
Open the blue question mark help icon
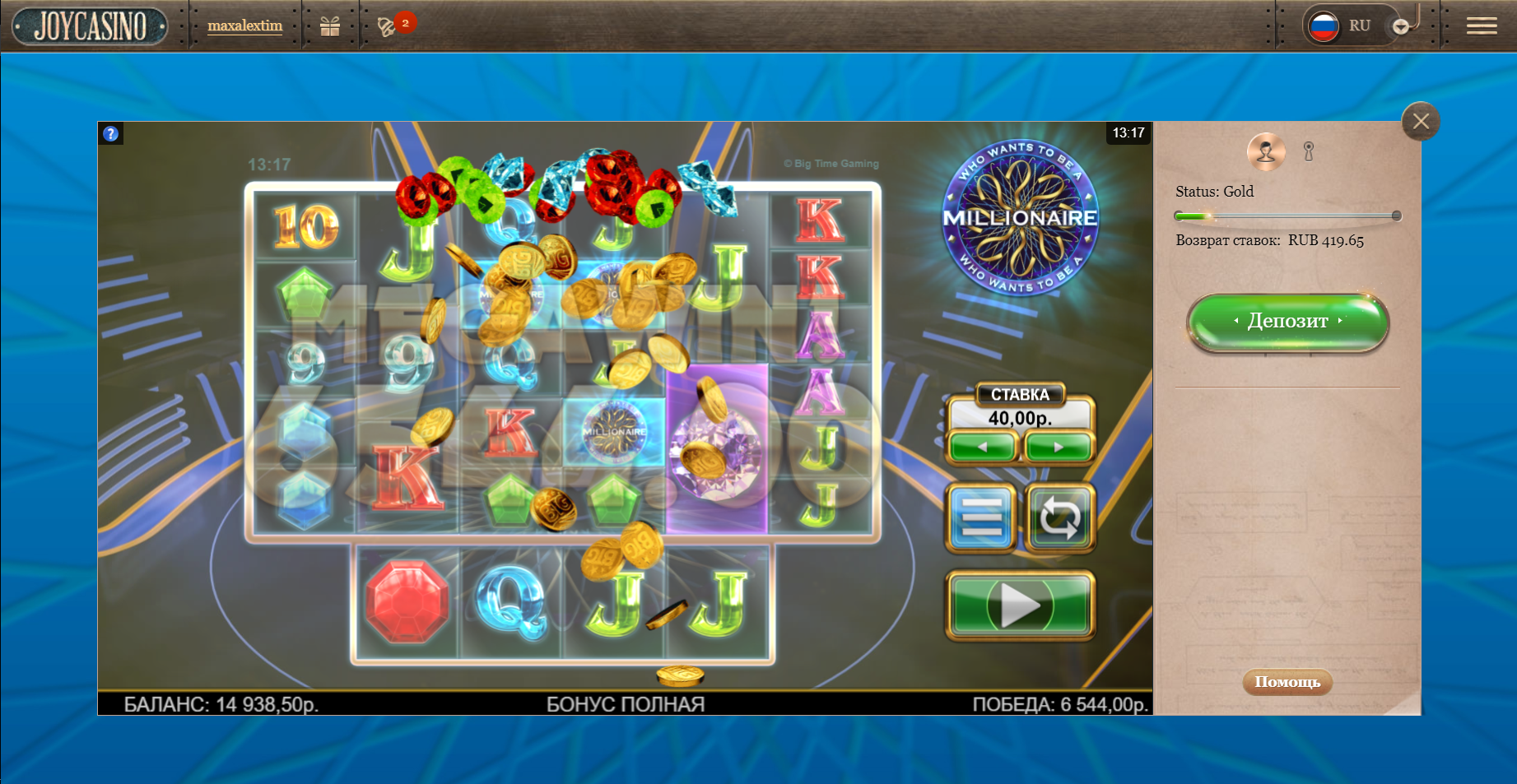click(111, 133)
